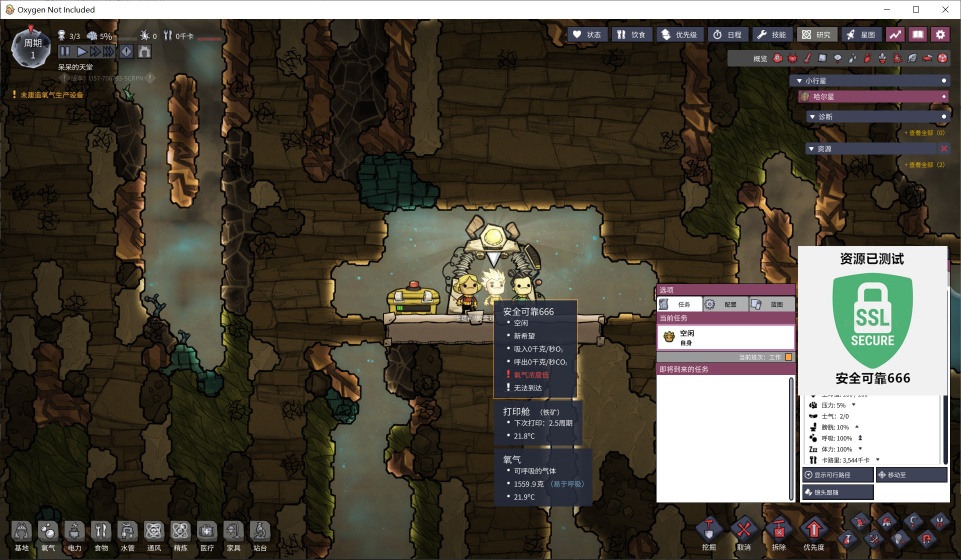Click the 显示可行路径 show path button

836,475
